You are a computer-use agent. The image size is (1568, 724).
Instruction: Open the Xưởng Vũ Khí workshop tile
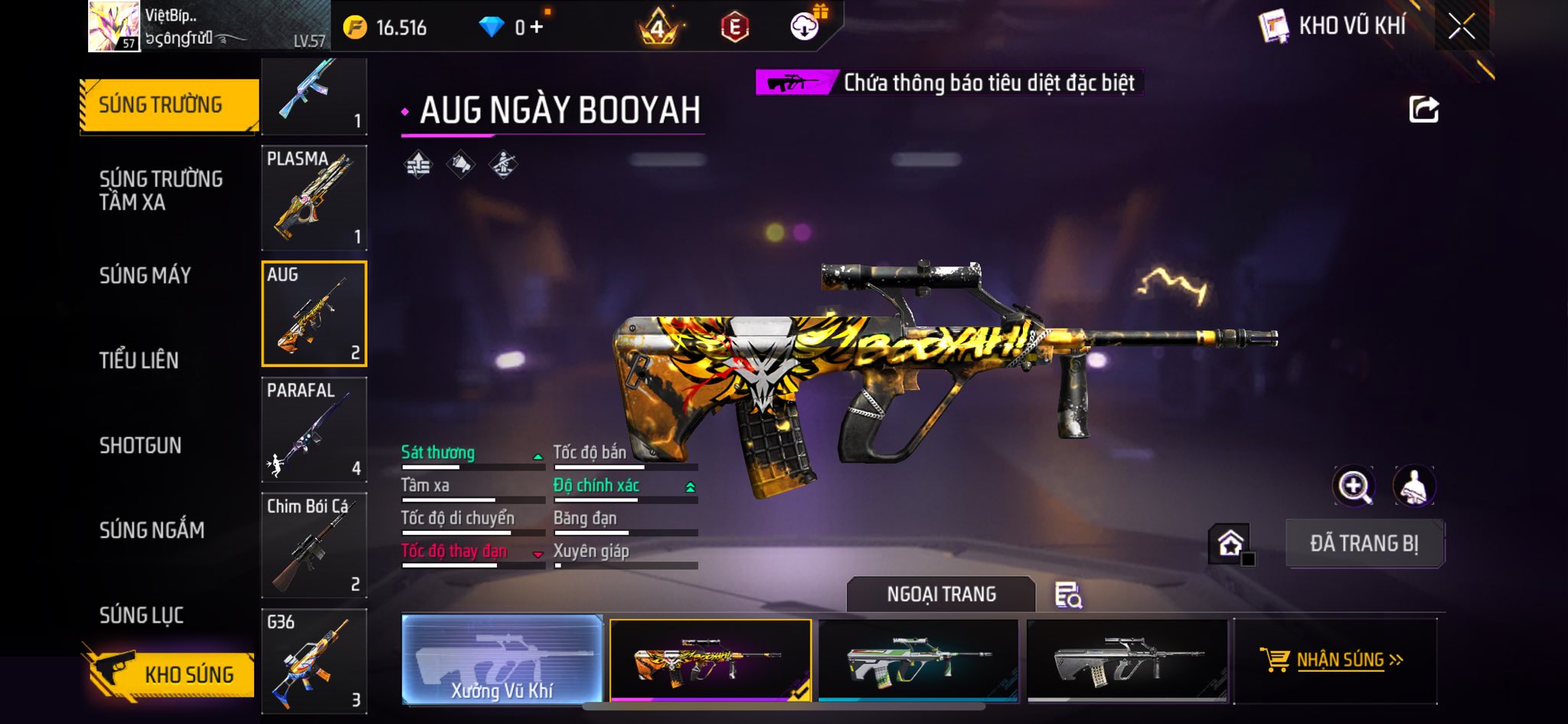[x=502, y=660]
